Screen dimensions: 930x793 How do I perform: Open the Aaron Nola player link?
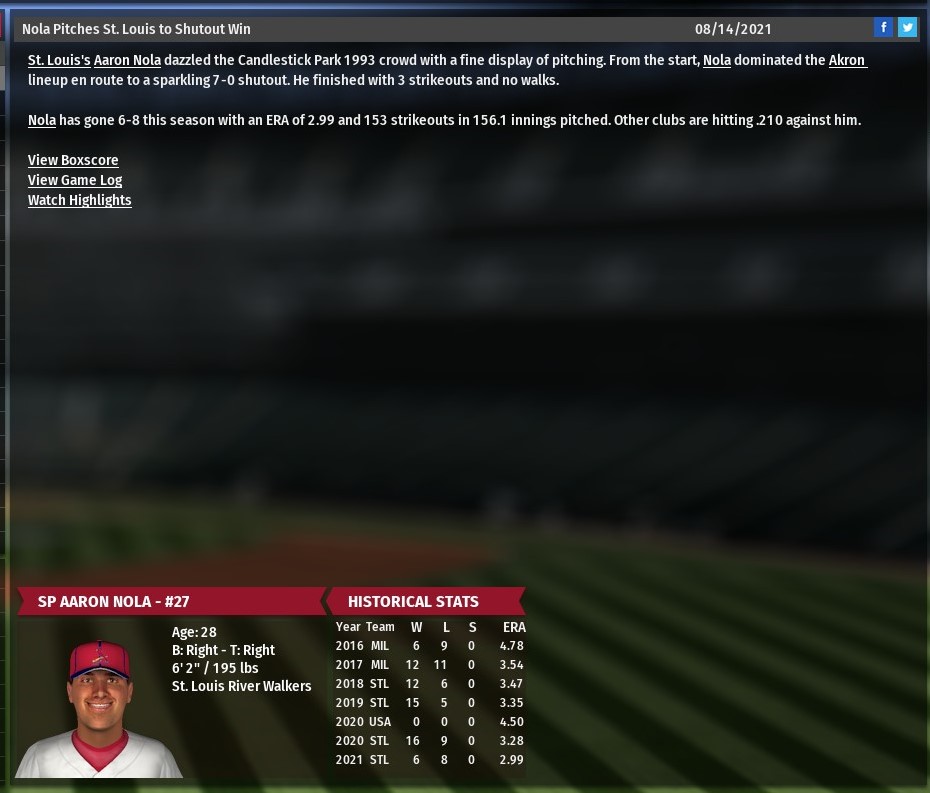pyautogui.click(x=127, y=60)
